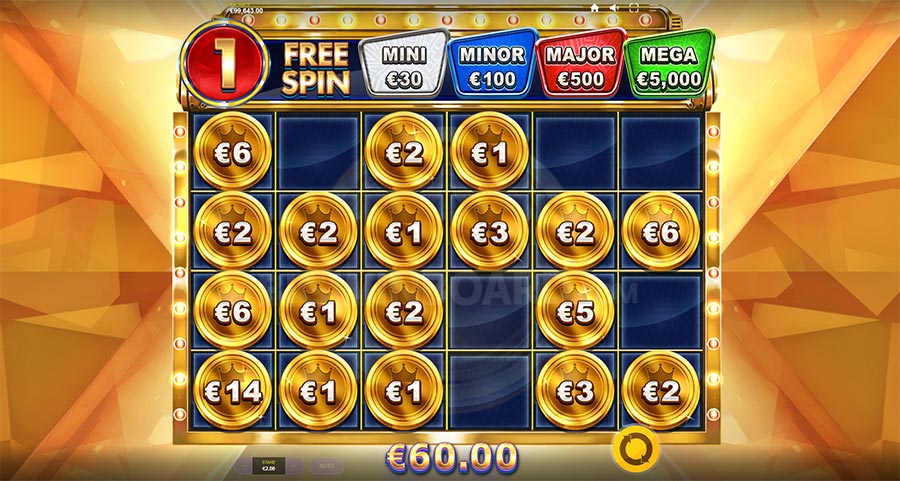Go to the home lobby icon
The width and height of the screenshot is (900, 481).
point(595,8)
